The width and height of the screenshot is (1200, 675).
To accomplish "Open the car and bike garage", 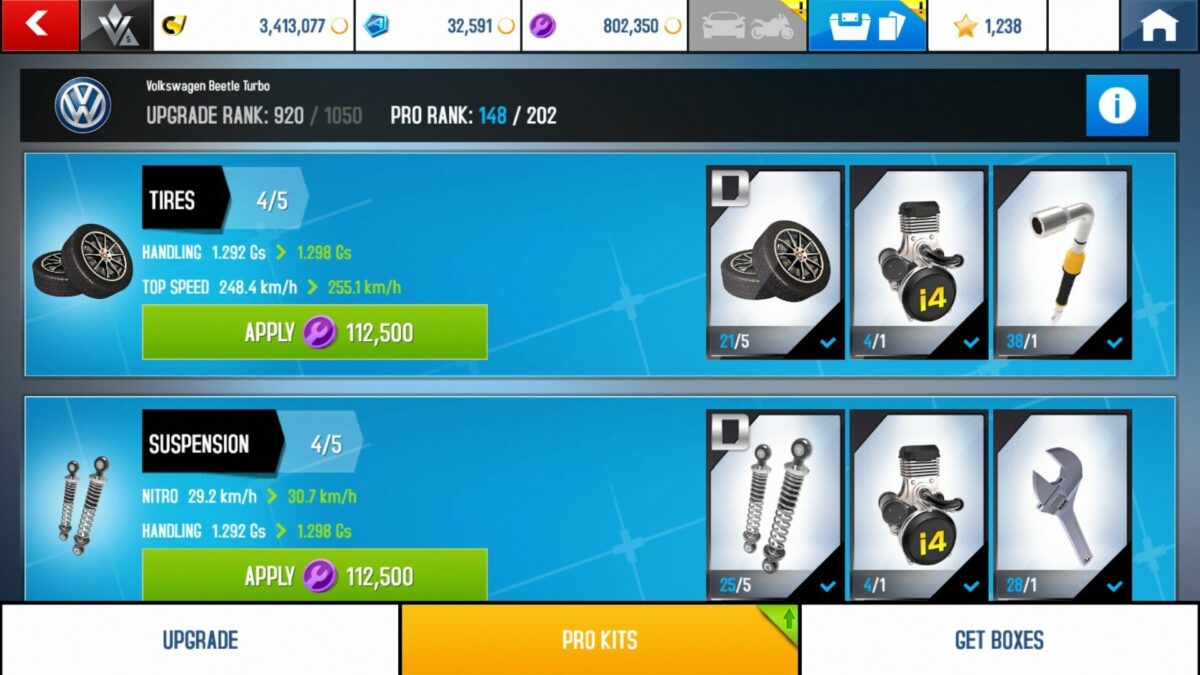I will (747, 25).
